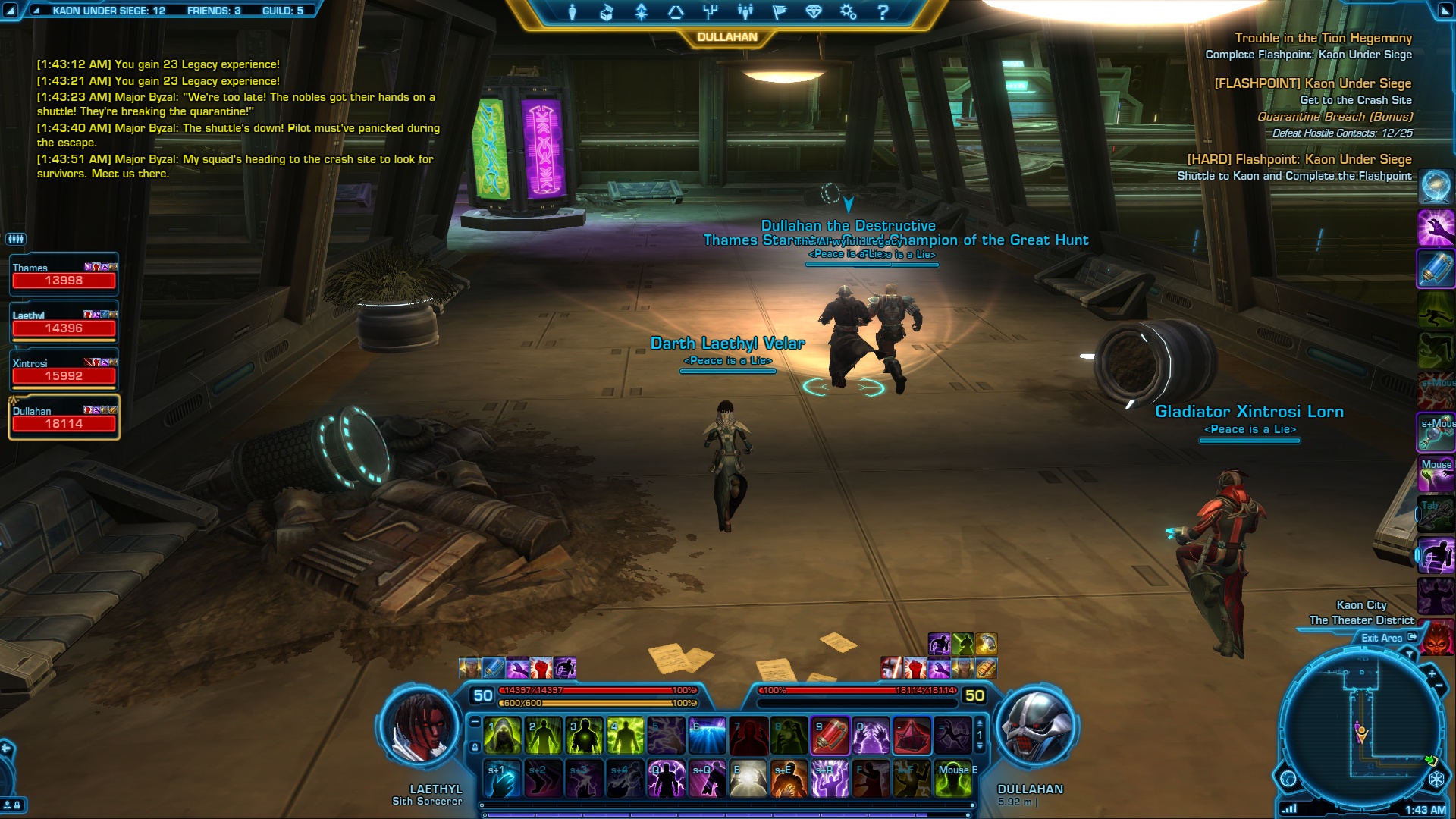
Task: Use the blue lightning storm ability slot 6
Action: click(707, 736)
